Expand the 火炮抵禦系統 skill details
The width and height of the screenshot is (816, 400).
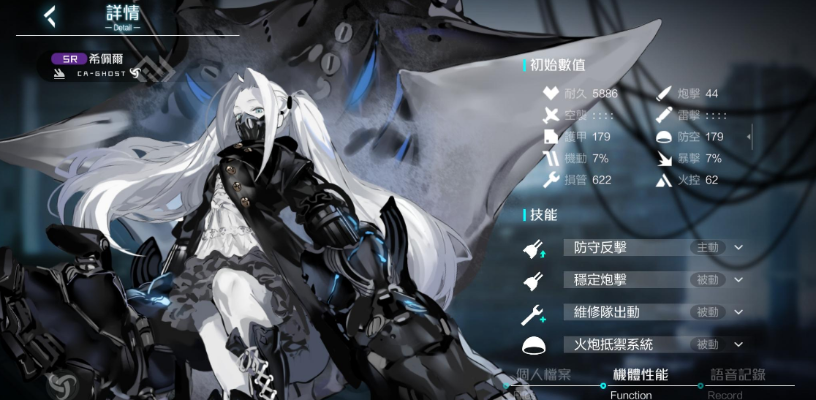pyautogui.click(x=739, y=344)
